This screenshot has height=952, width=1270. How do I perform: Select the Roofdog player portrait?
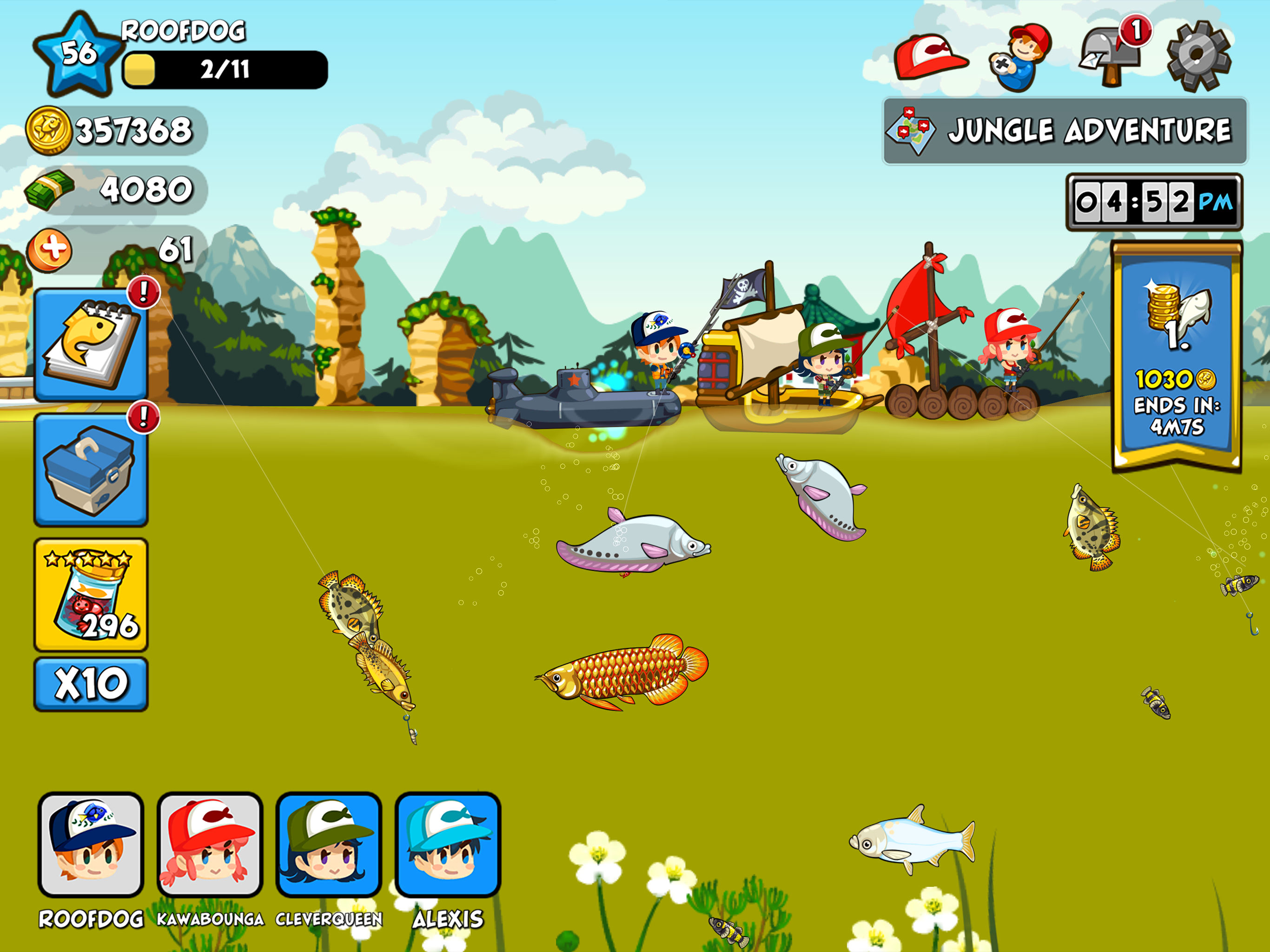tap(91, 844)
